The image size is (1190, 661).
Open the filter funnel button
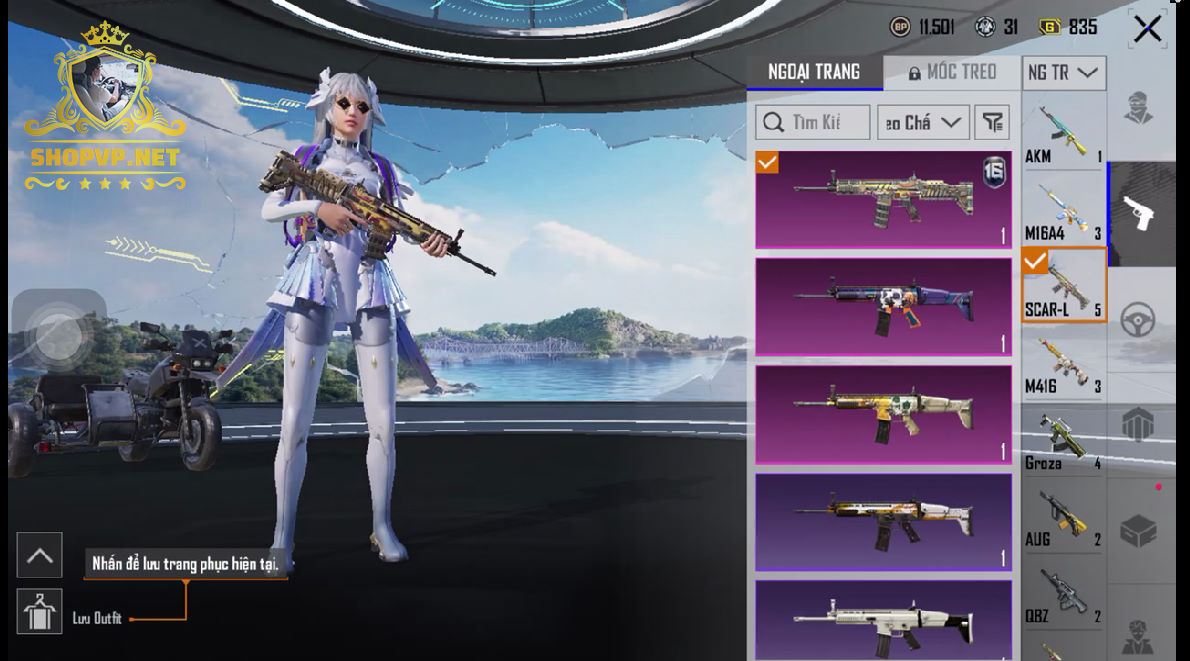[x=991, y=122]
